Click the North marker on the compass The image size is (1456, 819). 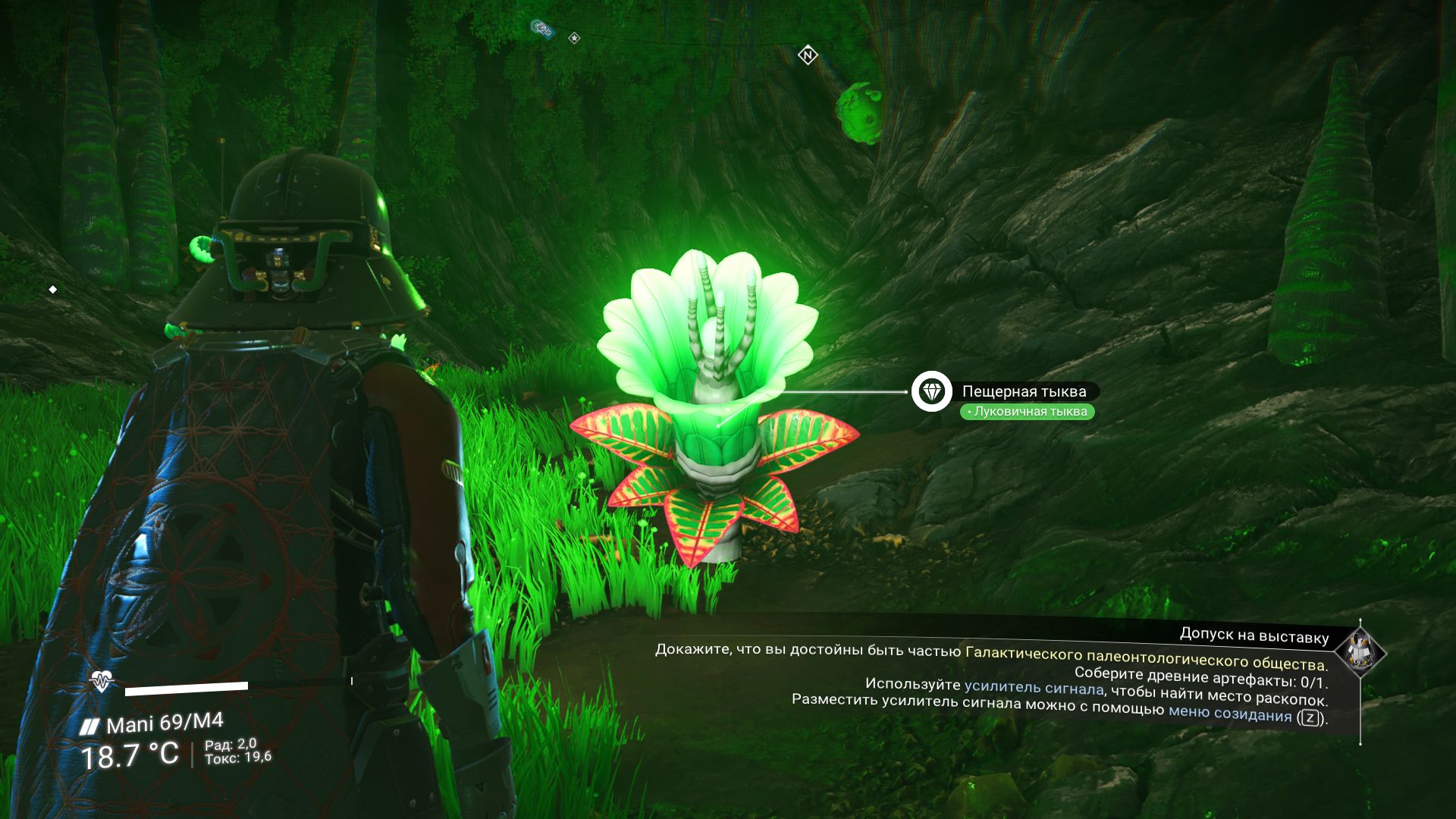pos(808,55)
